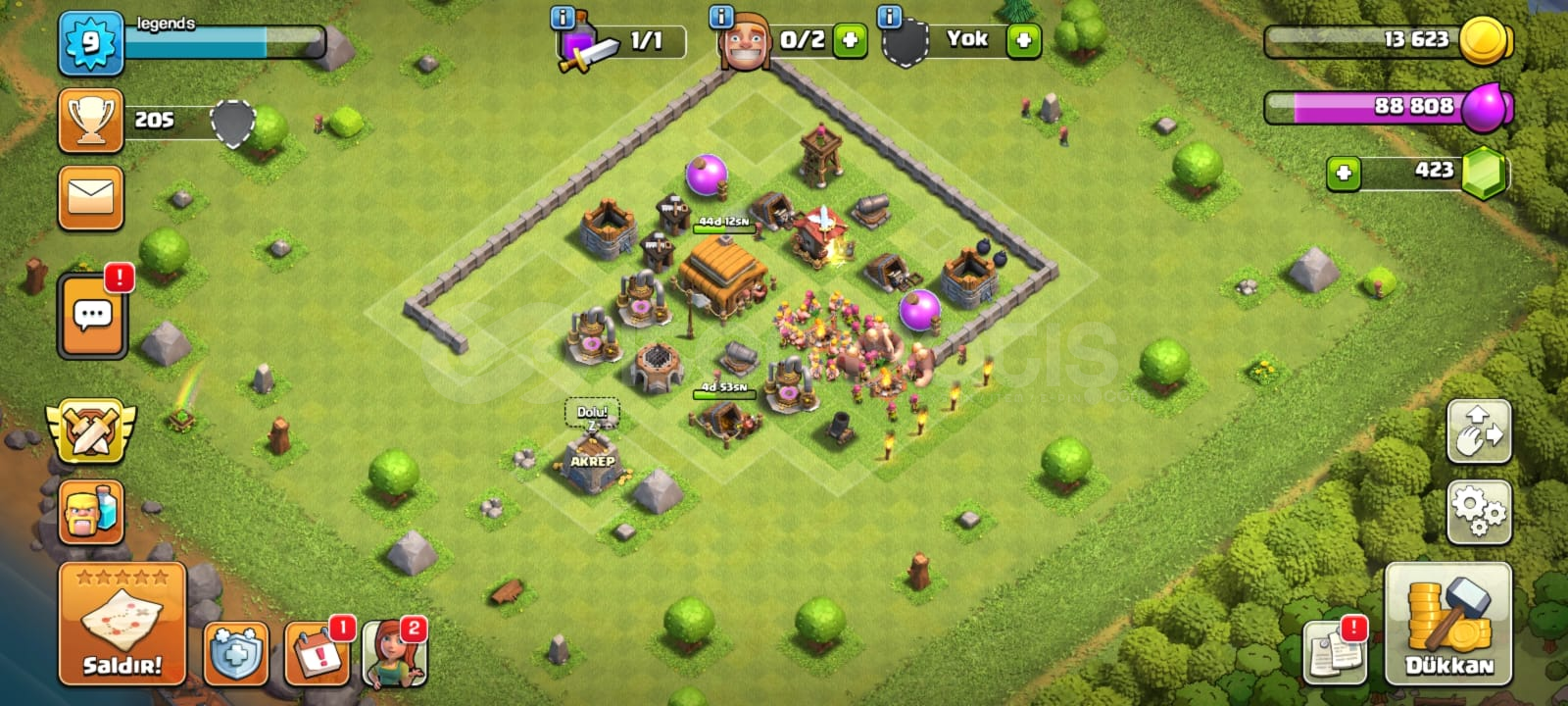Open the mail inbox icon
This screenshot has width=1568, height=706.
point(91,199)
